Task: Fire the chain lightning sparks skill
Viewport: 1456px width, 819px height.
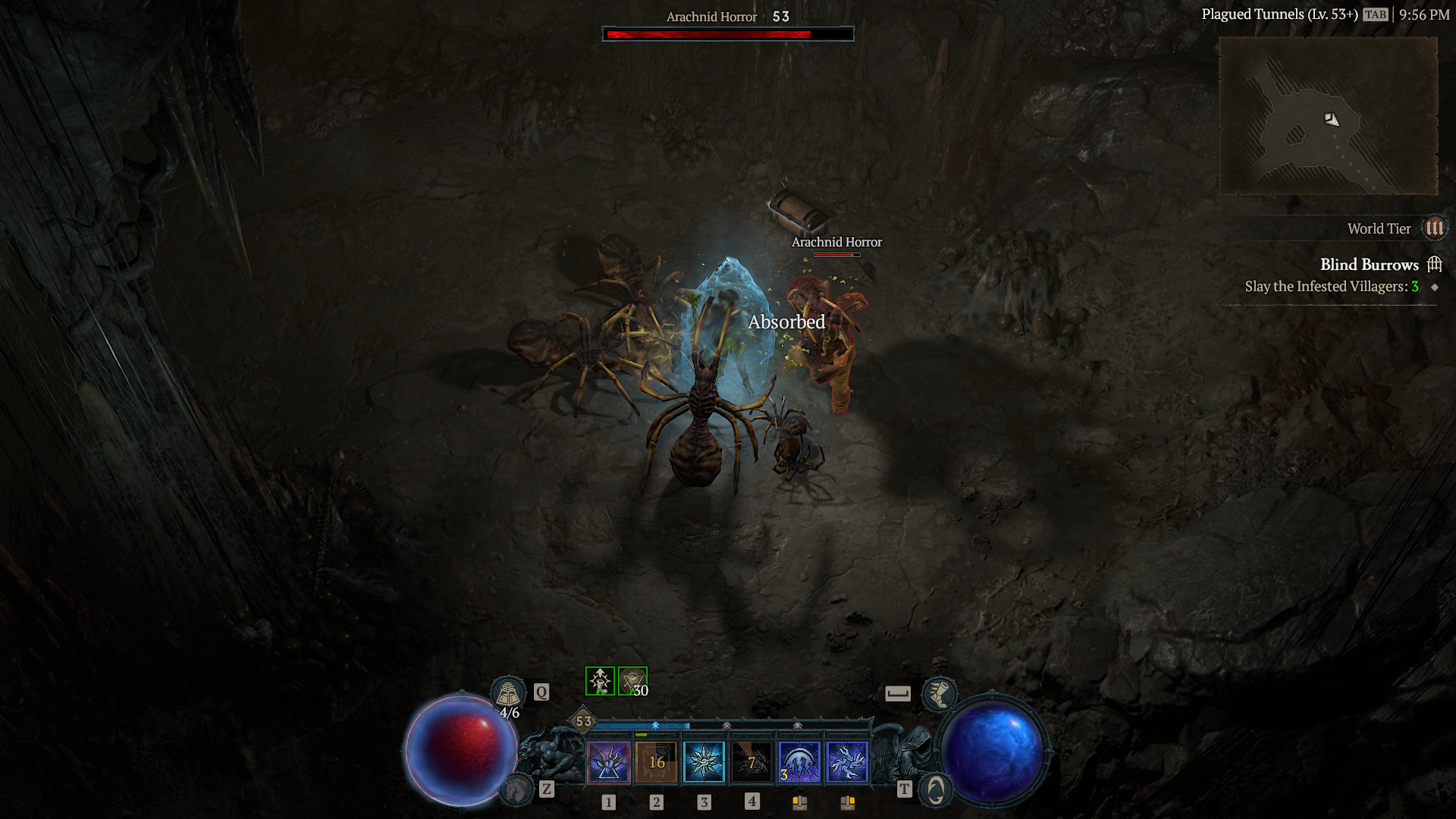Action: click(x=847, y=761)
